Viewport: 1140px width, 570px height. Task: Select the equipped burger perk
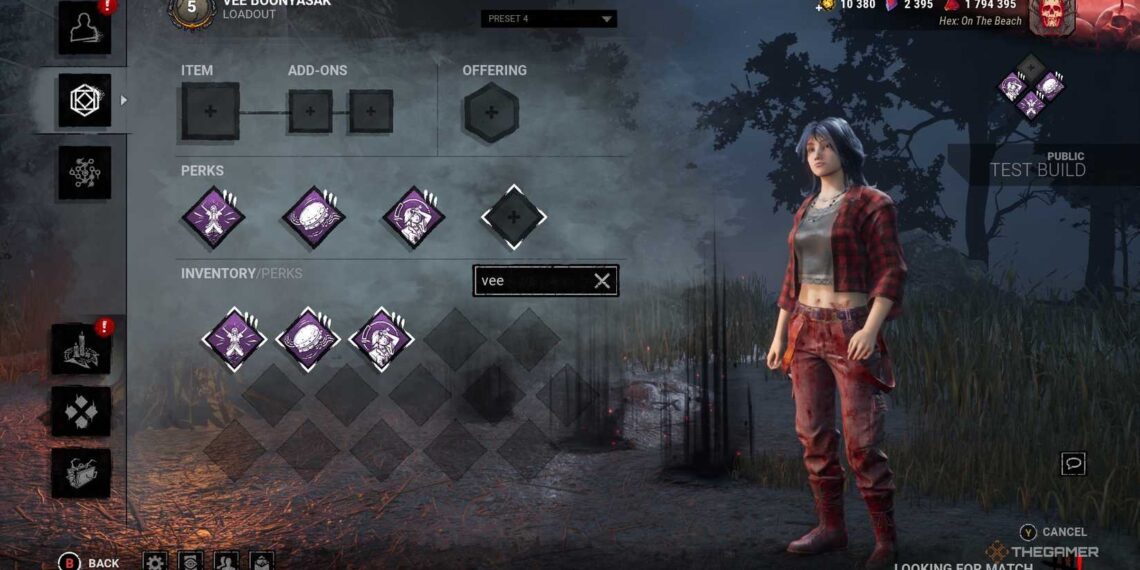[x=315, y=216]
